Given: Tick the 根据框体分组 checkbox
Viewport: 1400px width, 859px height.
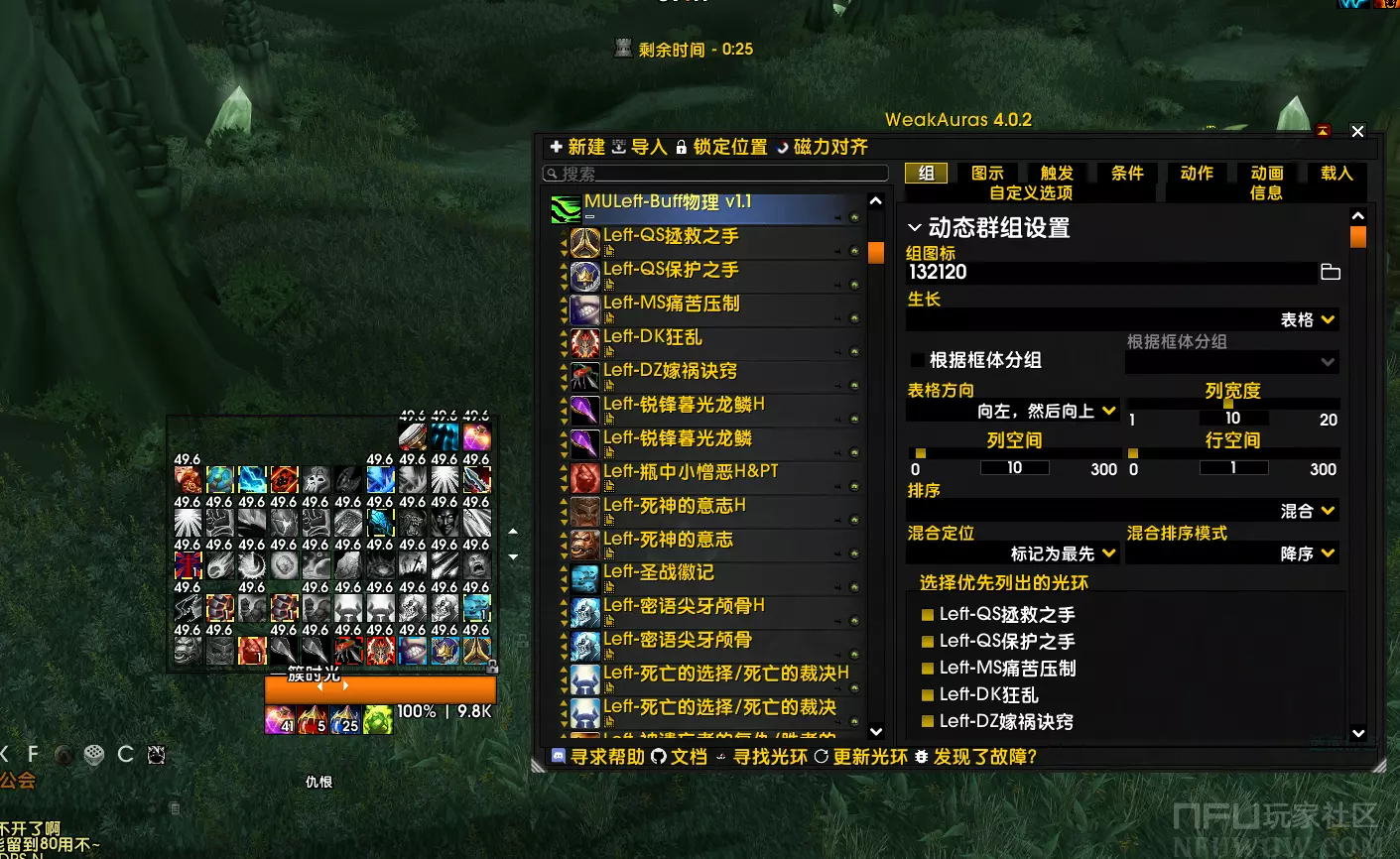Looking at the screenshot, I should (x=918, y=360).
